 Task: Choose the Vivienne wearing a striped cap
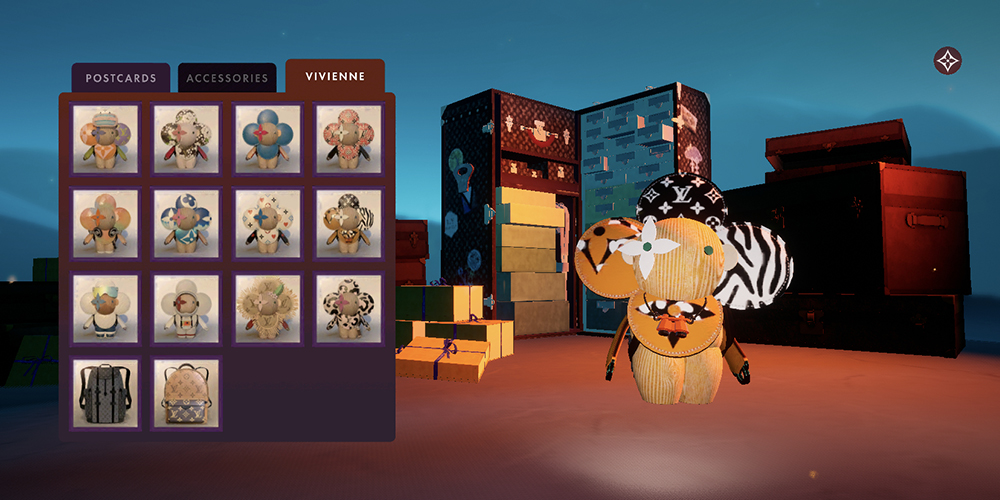(x=106, y=139)
